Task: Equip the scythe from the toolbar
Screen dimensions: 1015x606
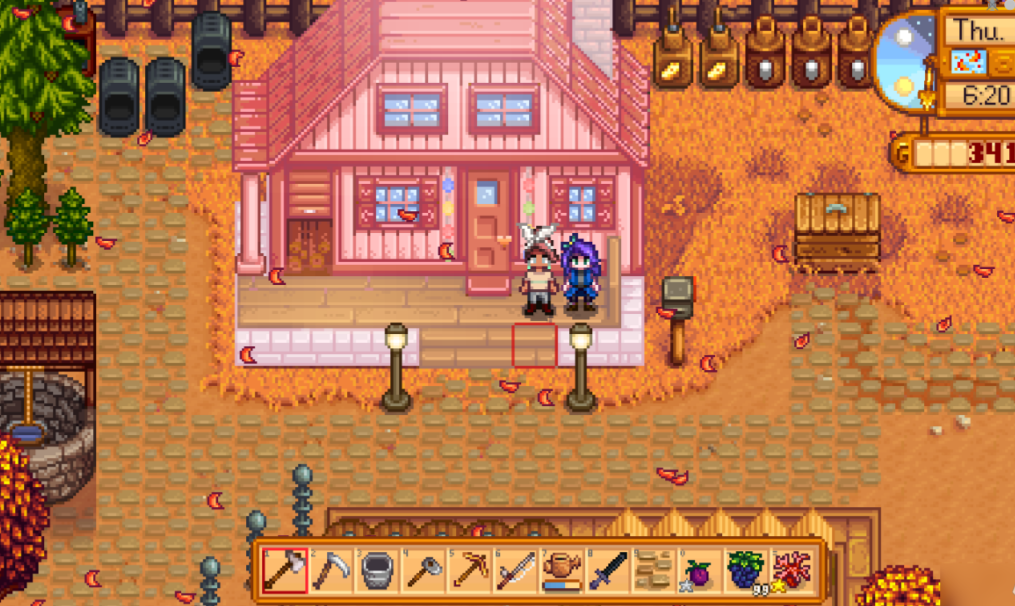Action: point(330,570)
